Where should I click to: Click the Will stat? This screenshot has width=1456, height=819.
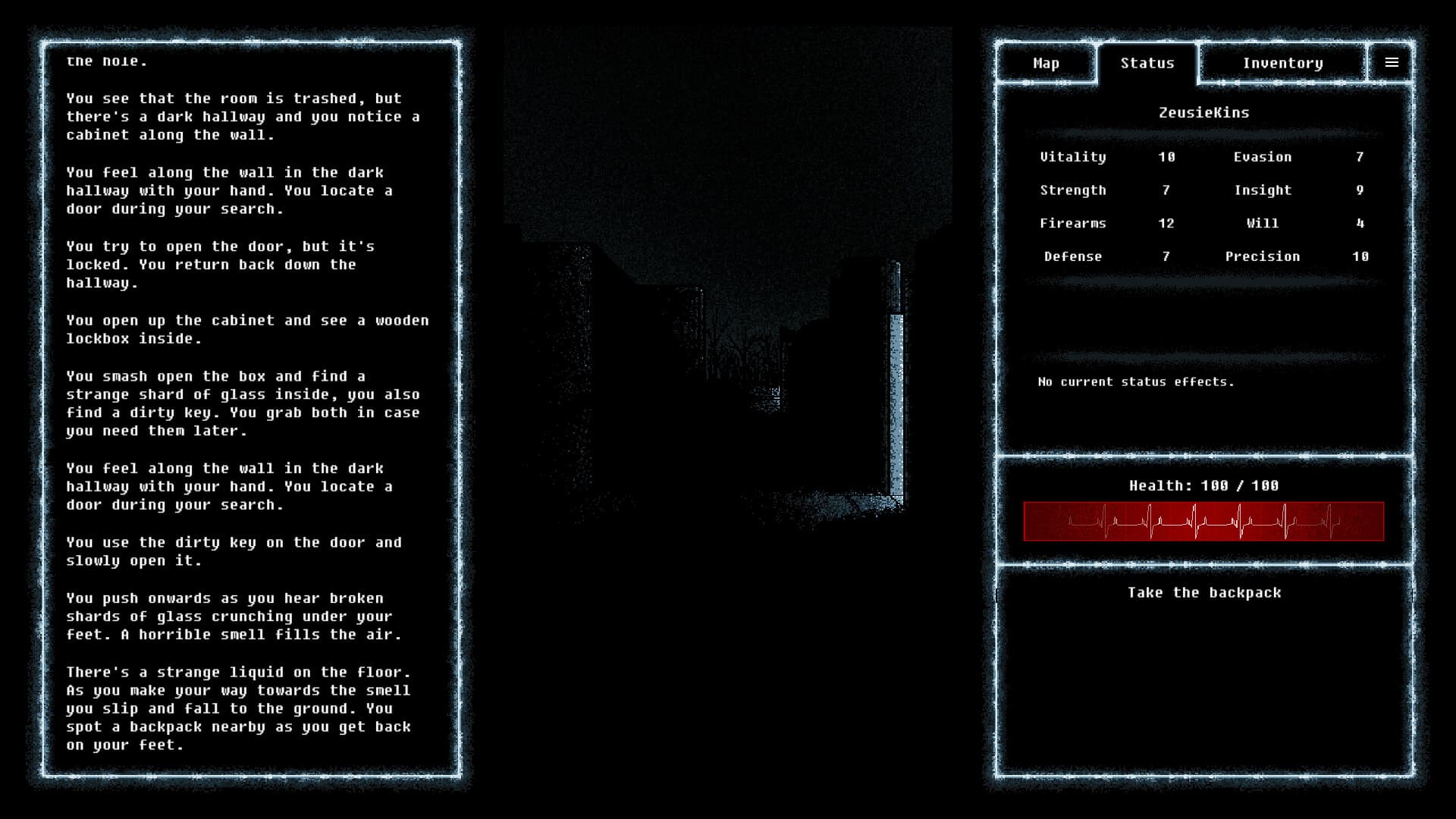pos(1263,223)
